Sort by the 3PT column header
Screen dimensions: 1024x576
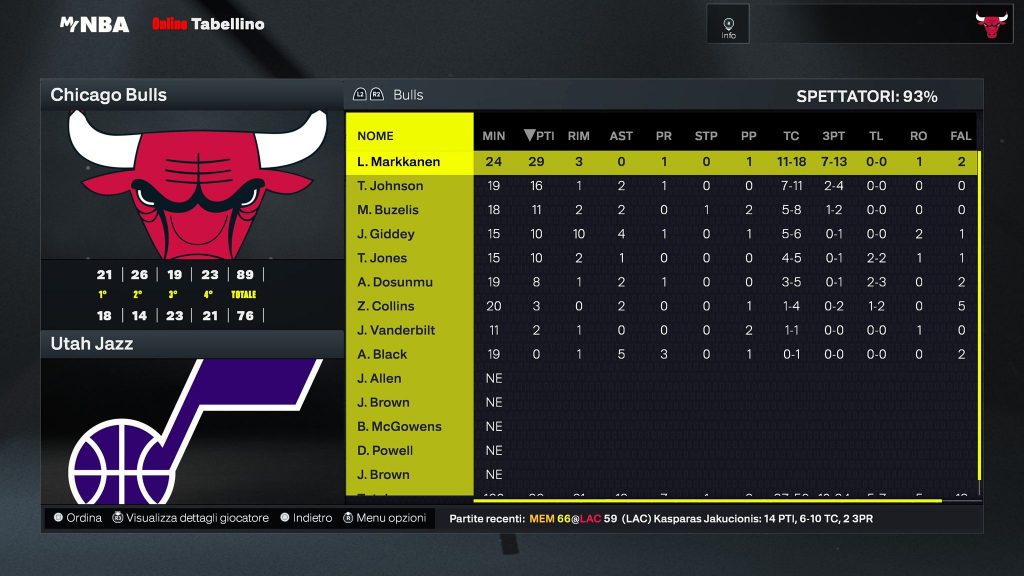[x=833, y=136]
